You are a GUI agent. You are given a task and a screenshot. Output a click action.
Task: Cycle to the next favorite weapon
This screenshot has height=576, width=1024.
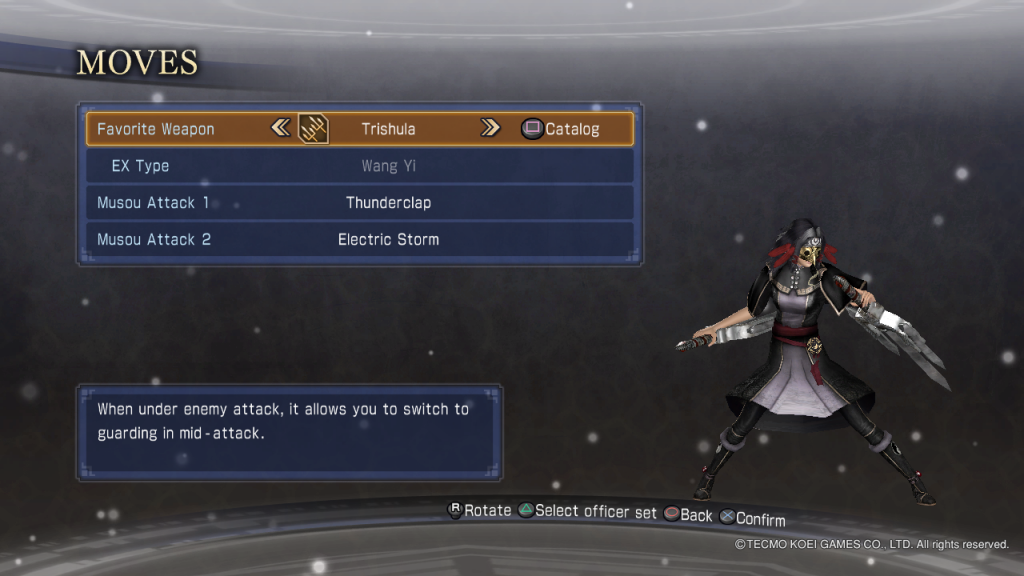[490, 128]
